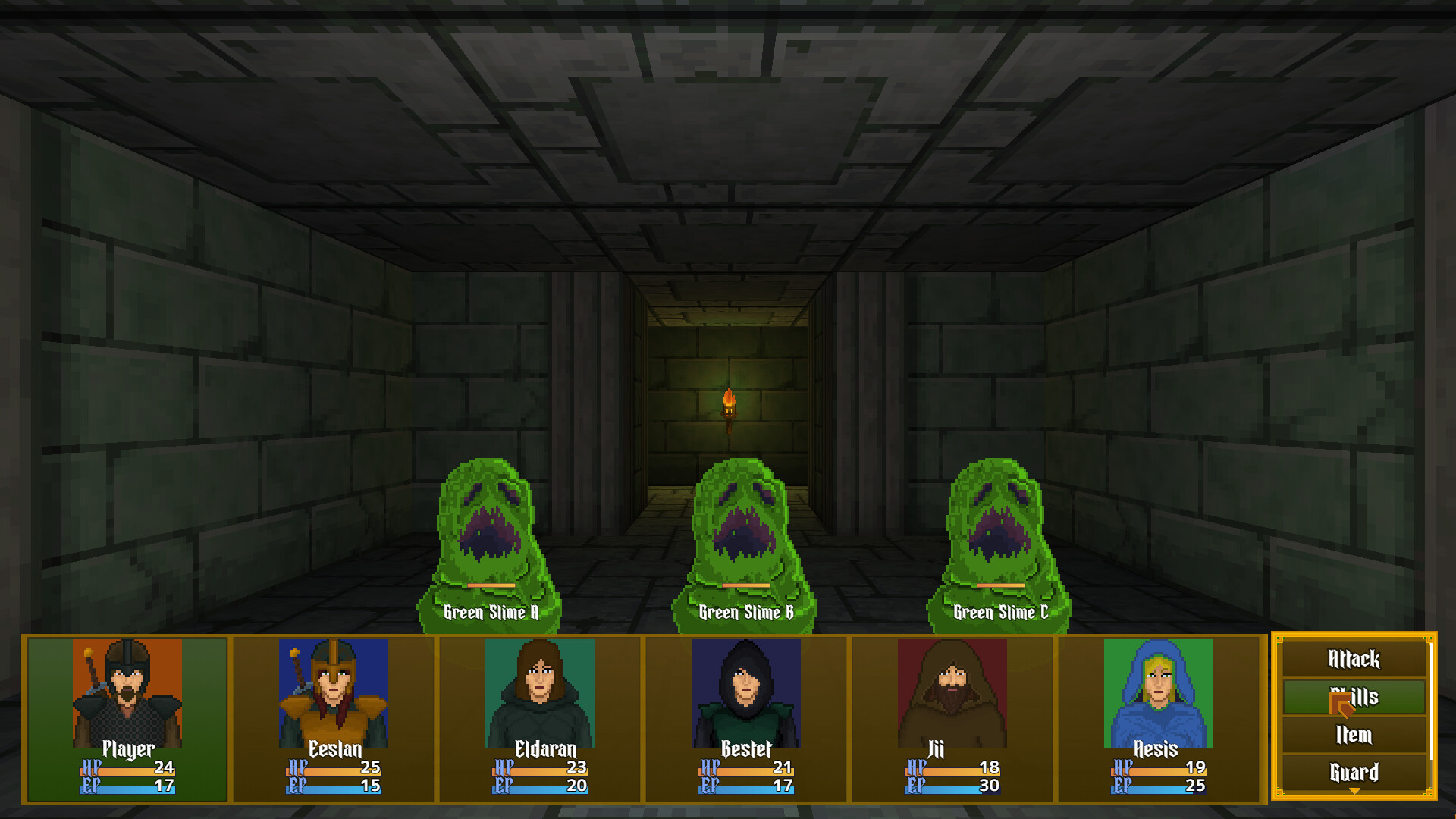Open the Skills command

pyautogui.click(x=1354, y=697)
